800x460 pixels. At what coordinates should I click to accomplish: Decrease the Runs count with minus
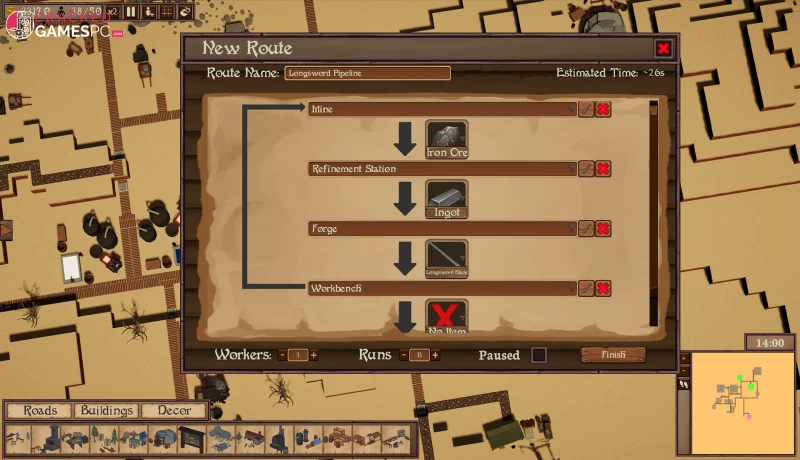[403, 355]
